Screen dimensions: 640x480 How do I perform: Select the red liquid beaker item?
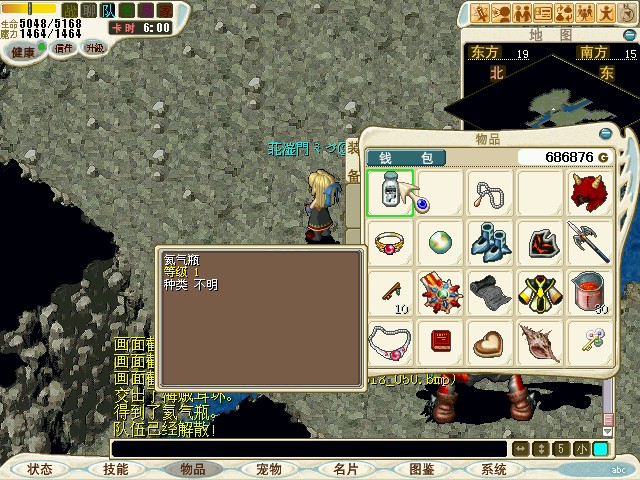pos(590,291)
